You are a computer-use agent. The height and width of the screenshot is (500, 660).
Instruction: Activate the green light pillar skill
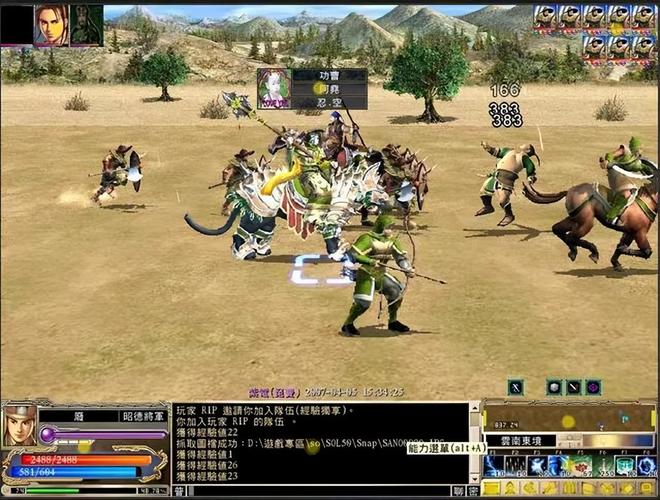click(603, 465)
